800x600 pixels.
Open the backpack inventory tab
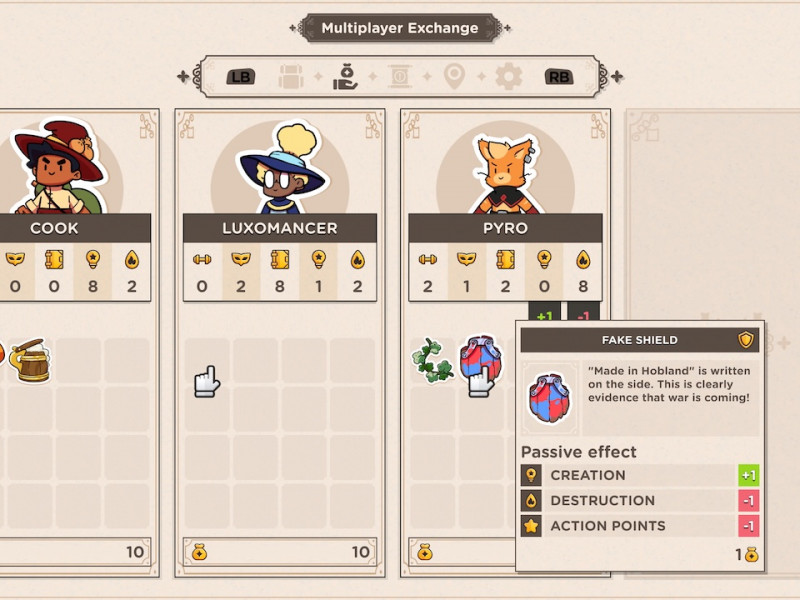pos(291,76)
